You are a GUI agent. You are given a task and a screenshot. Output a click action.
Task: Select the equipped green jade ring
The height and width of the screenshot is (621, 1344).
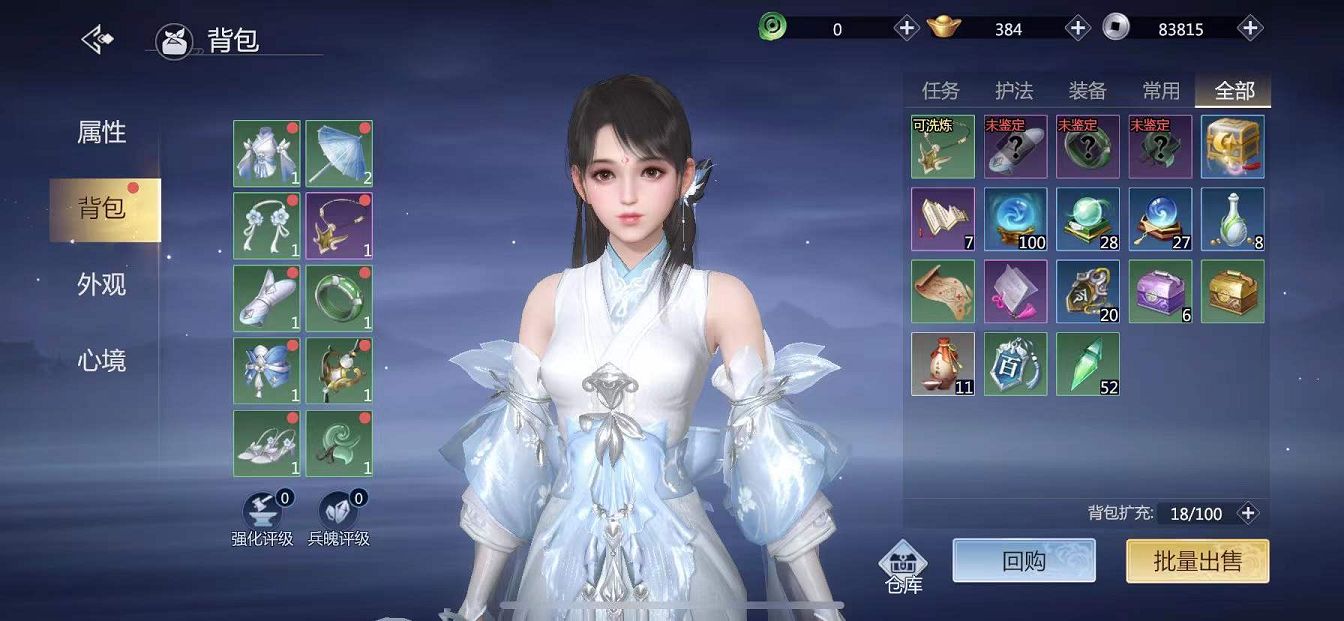[339, 298]
